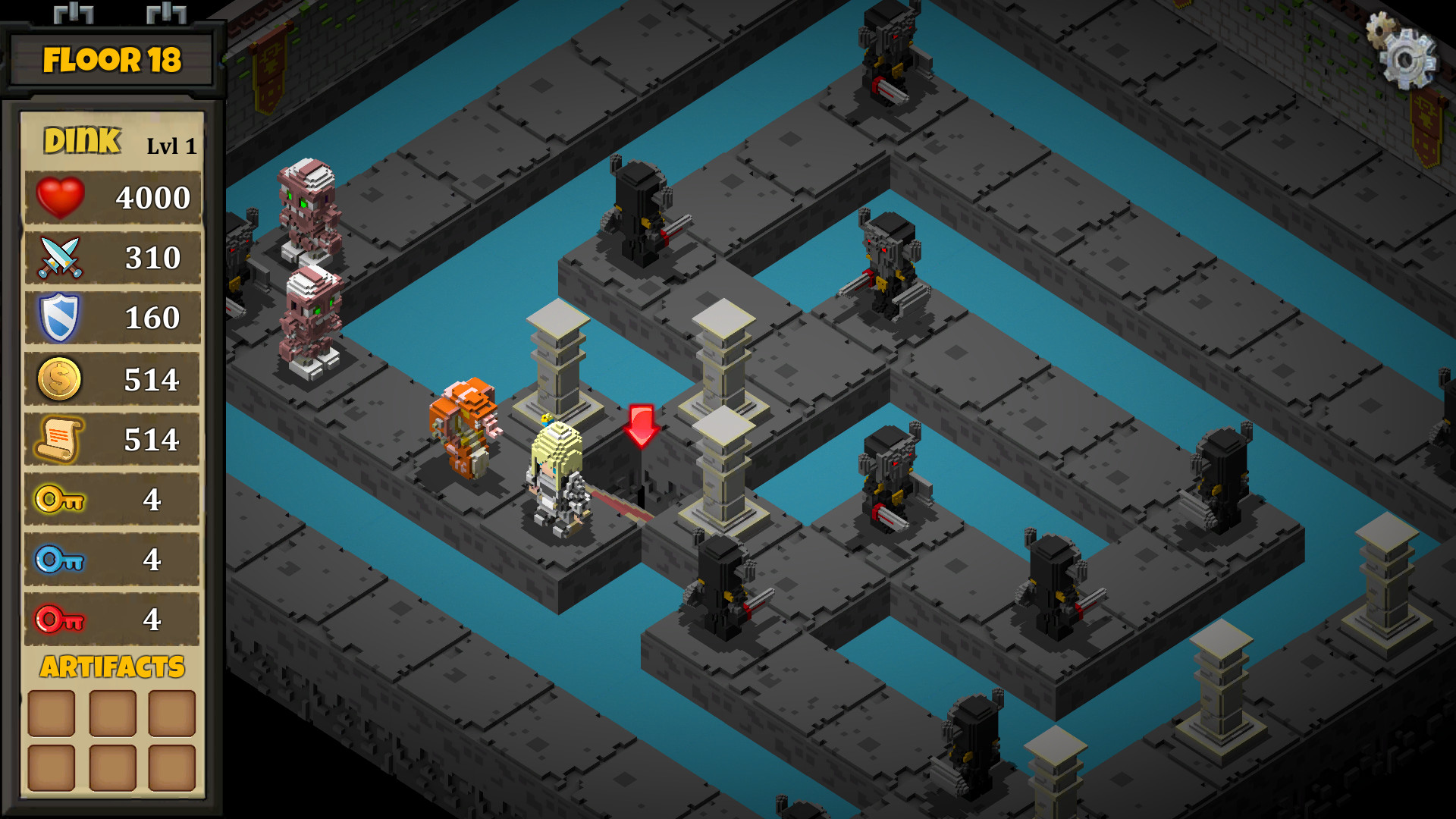Click the top-left empty Artifacts slot
Image resolution: width=1456 pixels, height=819 pixels.
[49, 711]
